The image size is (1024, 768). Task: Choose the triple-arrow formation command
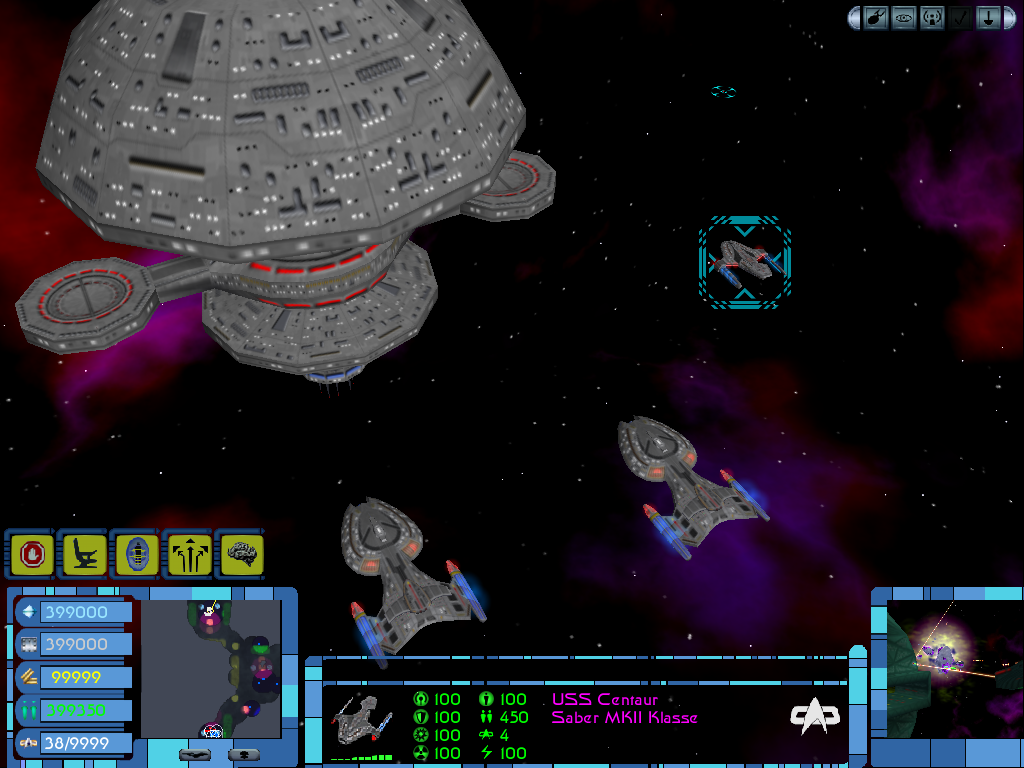click(188, 553)
